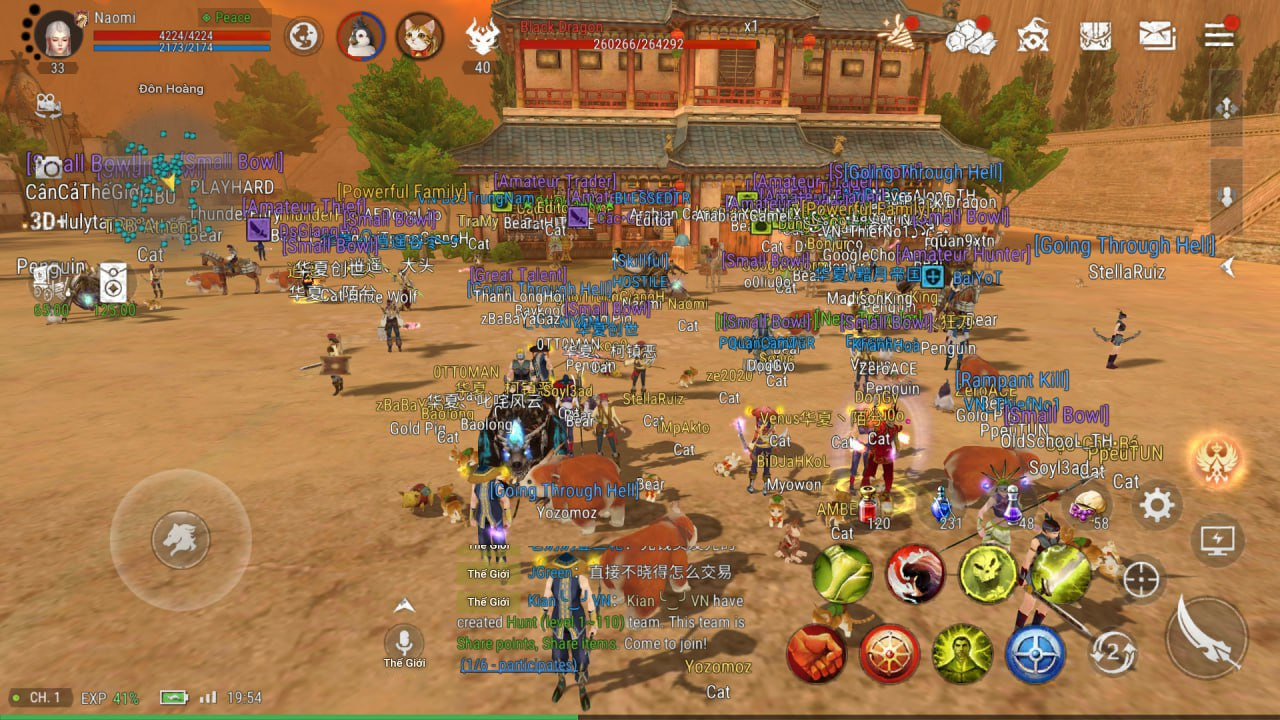Screen dimensions: 1280x720
Task: Activate the blue shield skill
Action: point(1034,654)
